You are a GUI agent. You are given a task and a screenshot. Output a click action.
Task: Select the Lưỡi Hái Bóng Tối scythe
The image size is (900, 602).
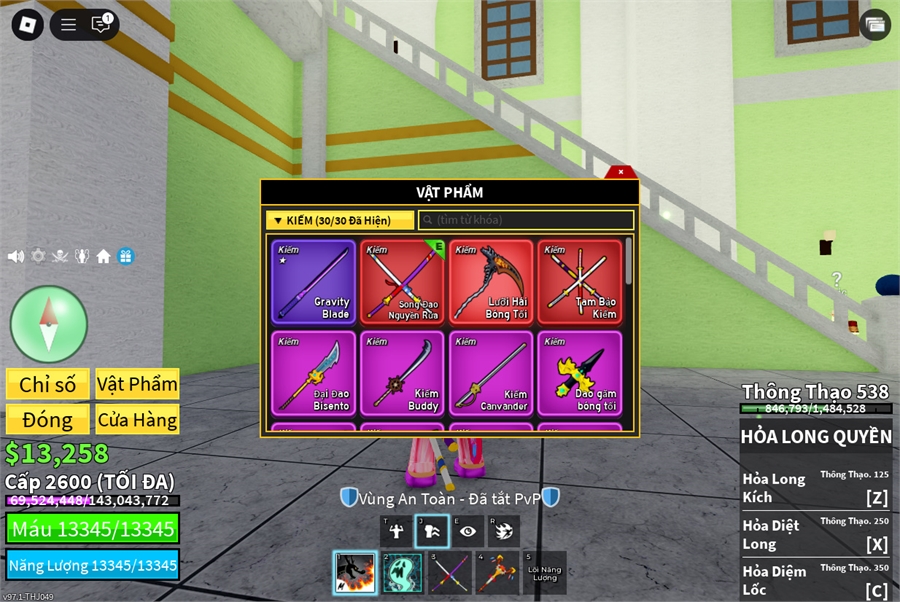coord(491,282)
